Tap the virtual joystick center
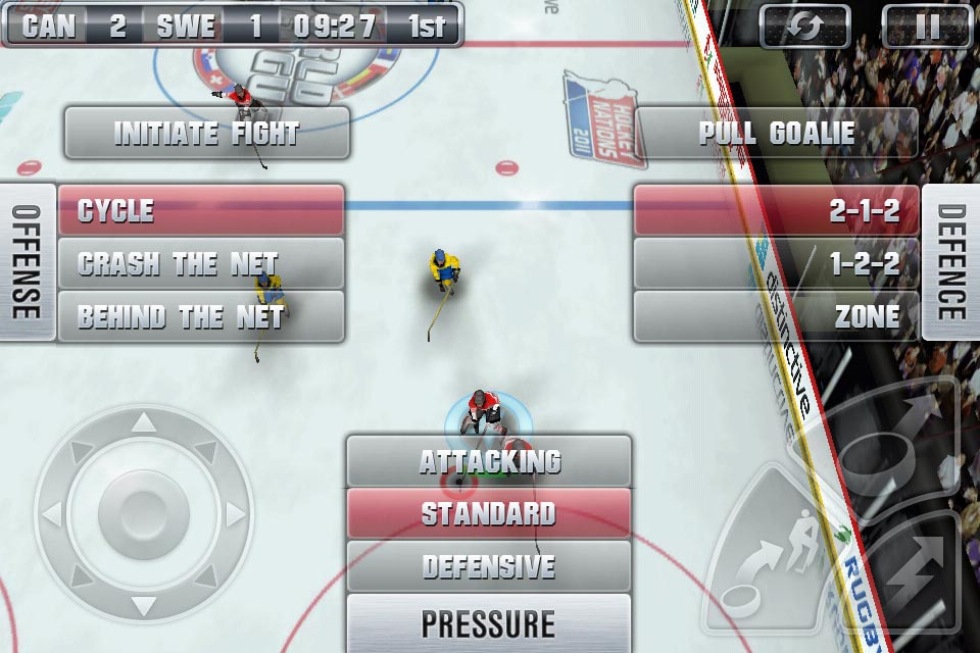Screen dimensions: 980x653 click(143, 514)
